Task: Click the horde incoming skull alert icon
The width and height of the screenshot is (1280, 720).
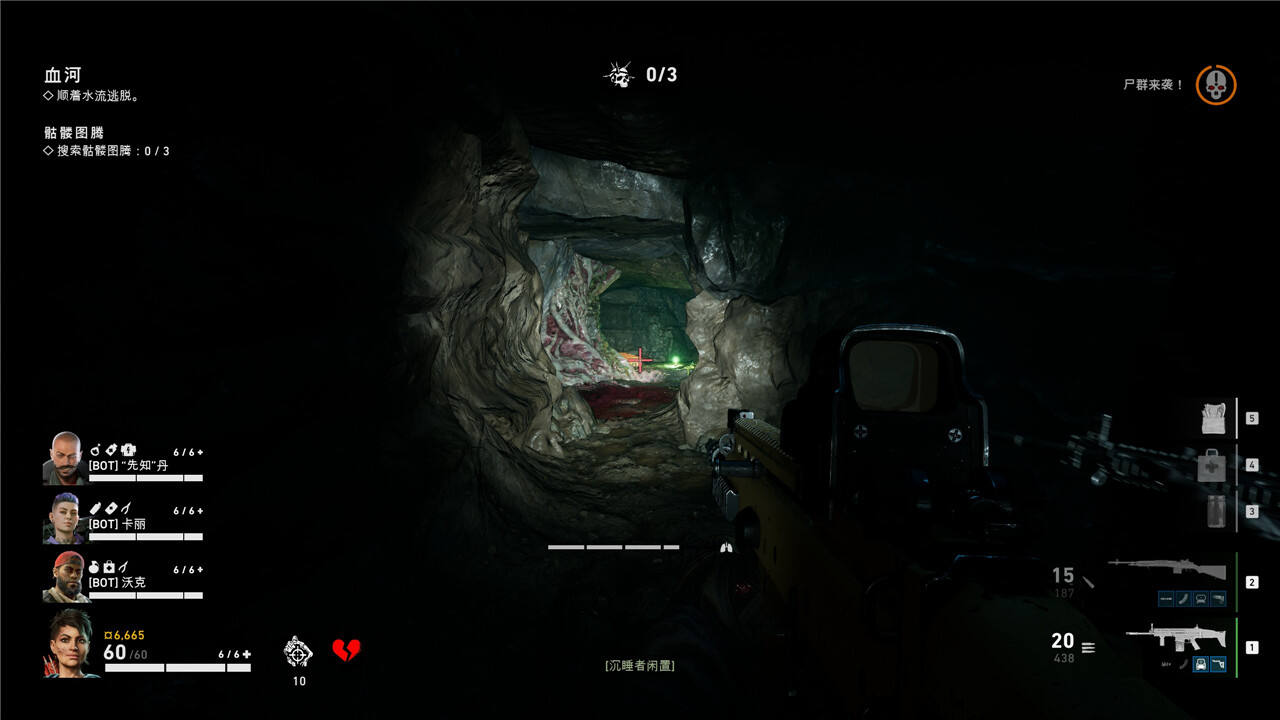Action: click(x=1216, y=85)
